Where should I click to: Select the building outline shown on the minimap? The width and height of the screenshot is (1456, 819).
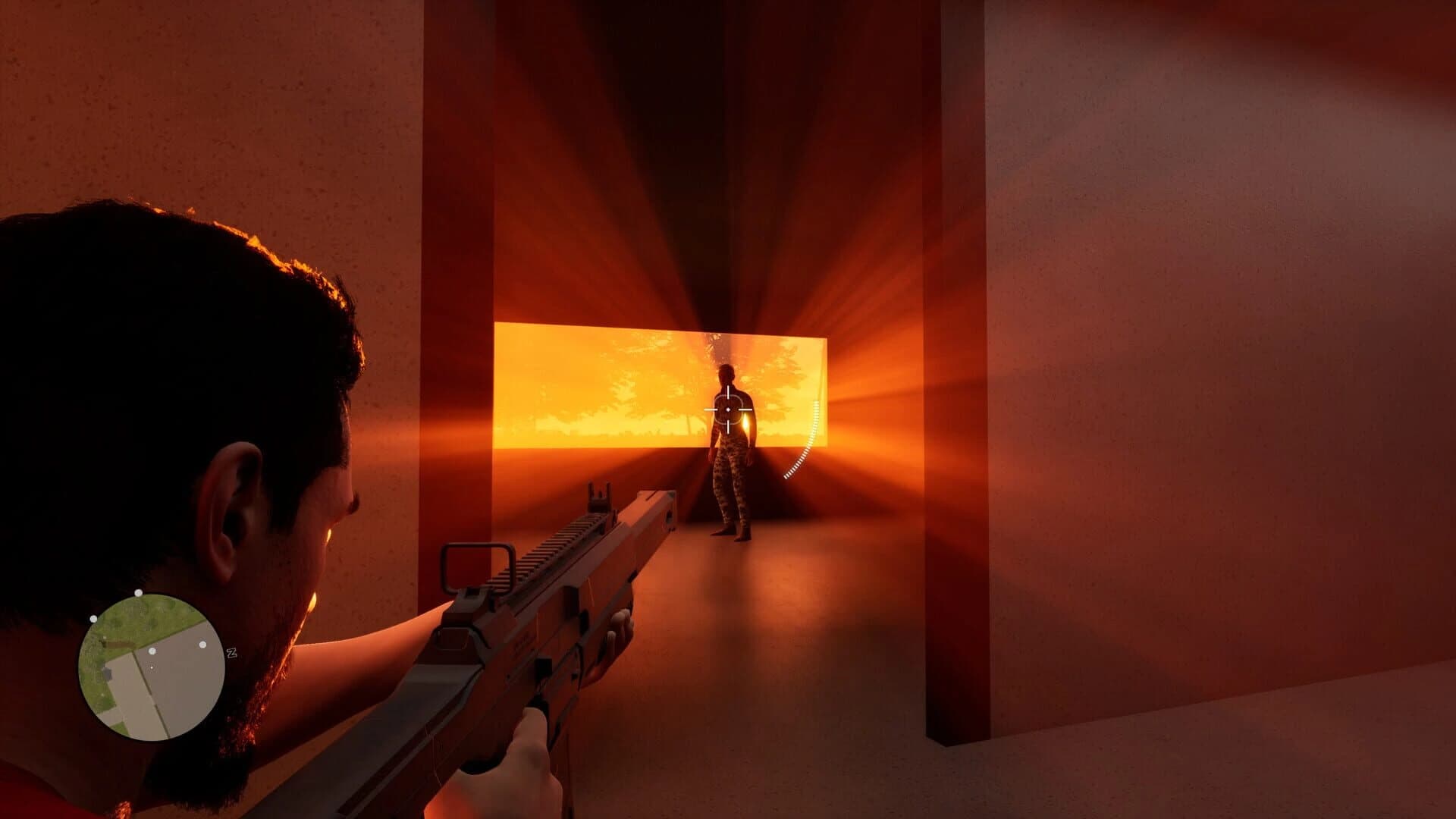tap(108, 674)
